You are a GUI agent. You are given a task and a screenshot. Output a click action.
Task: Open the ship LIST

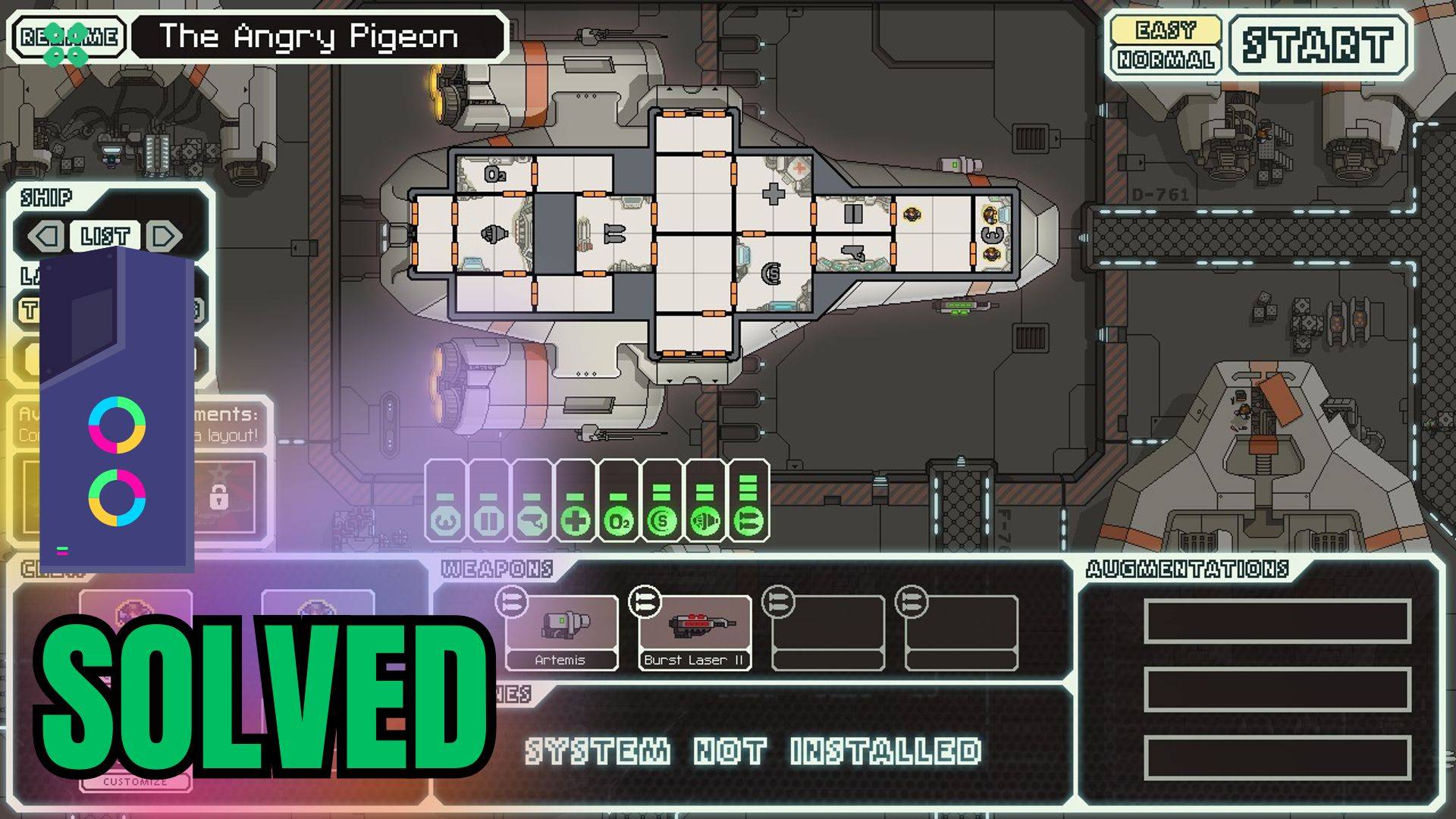click(x=105, y=237)
